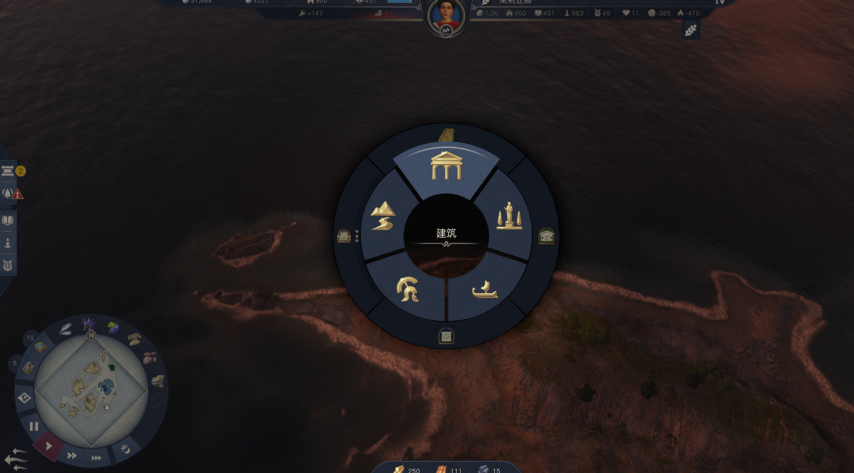Click the square icon at wheel bottom
This screenshot has height=473, width=854.
coord(446,337)
